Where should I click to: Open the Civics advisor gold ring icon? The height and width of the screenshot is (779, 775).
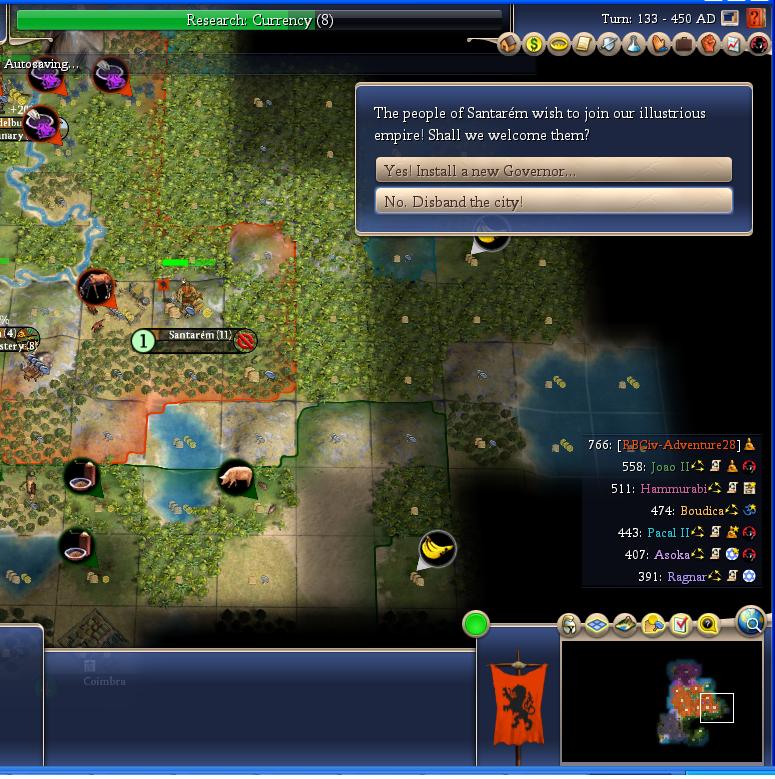(559, 44)
